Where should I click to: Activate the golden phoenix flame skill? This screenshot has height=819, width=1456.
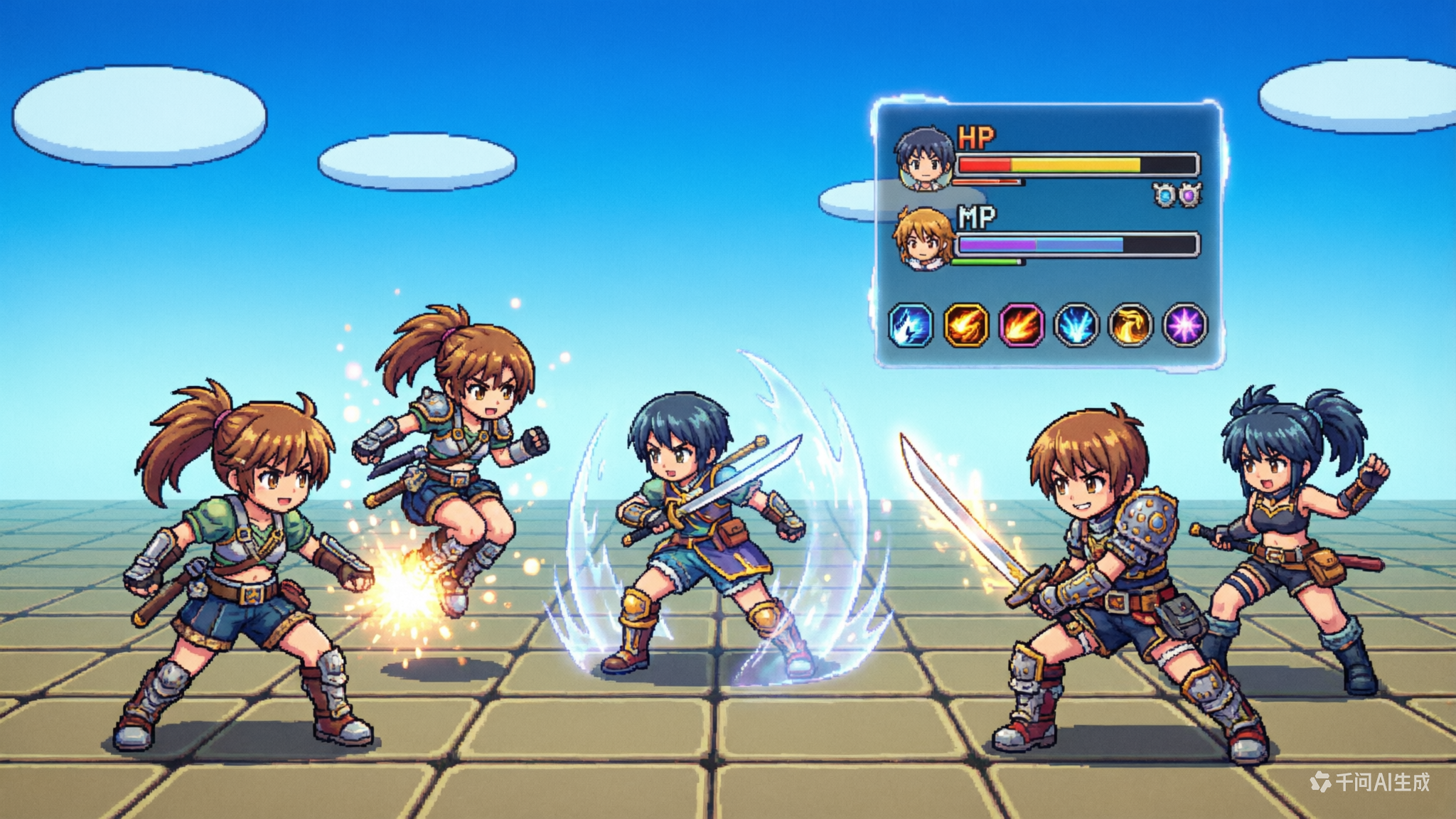1130,325
